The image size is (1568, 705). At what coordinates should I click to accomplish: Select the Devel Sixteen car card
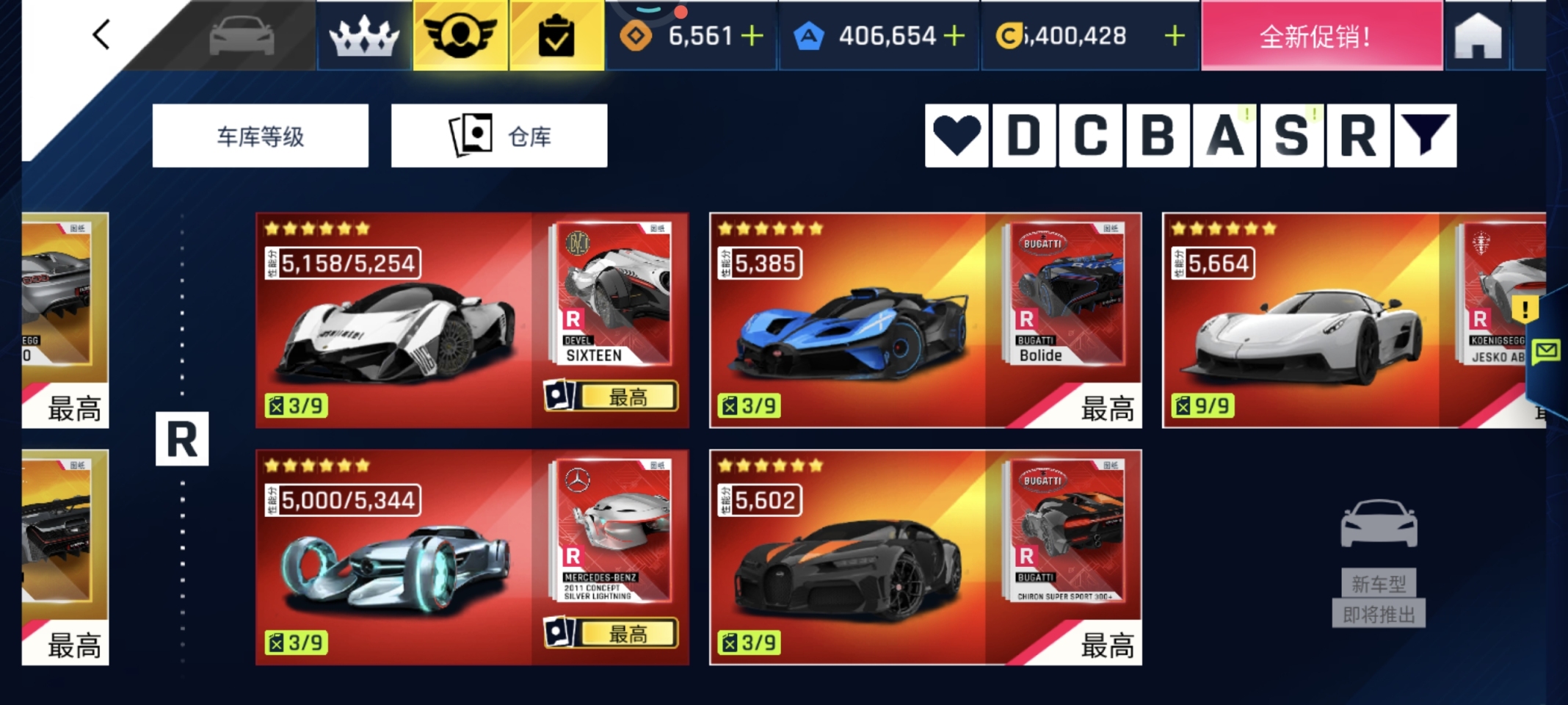coord(396,321)
